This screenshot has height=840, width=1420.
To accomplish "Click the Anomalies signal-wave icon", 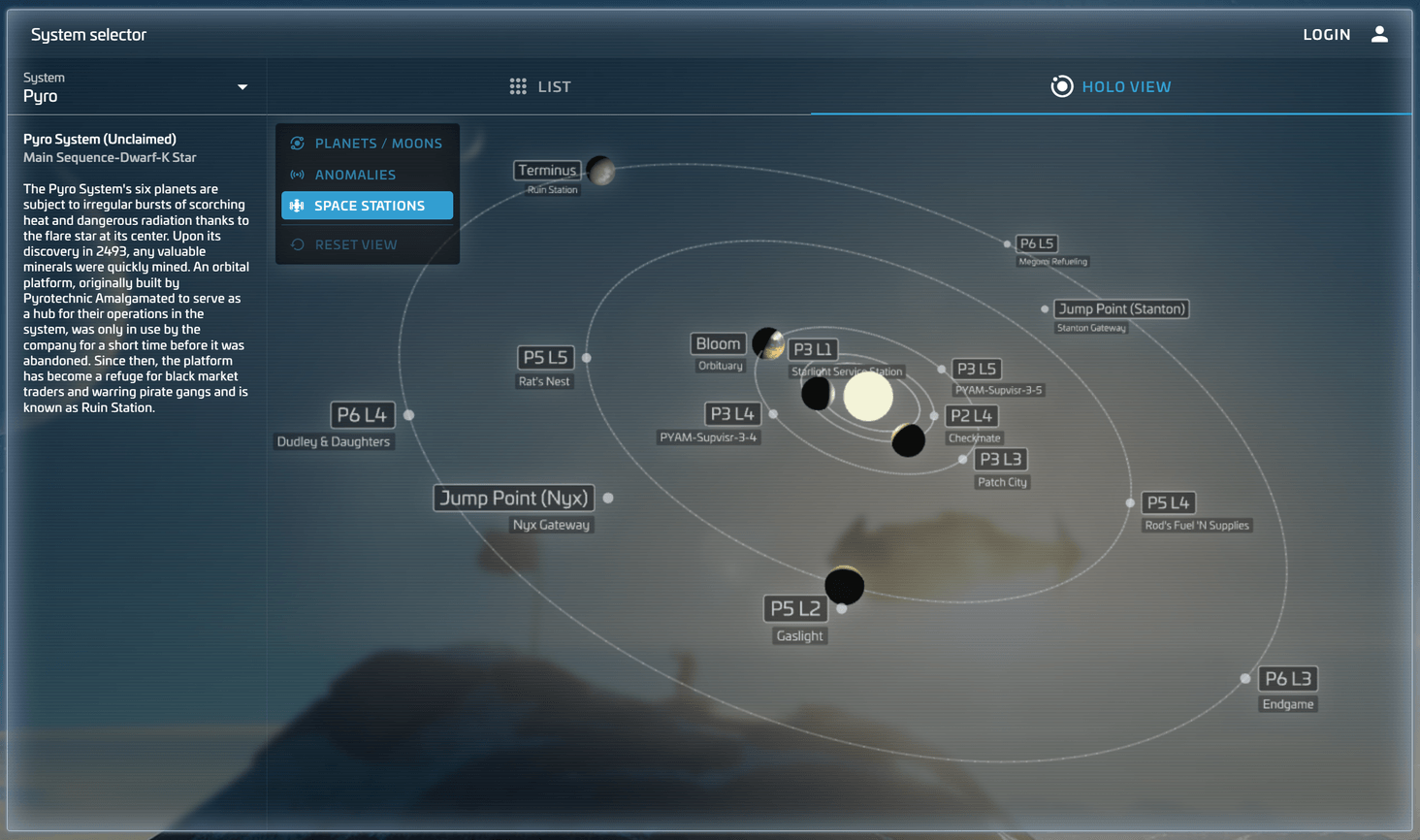I will [x=296, y=174].
